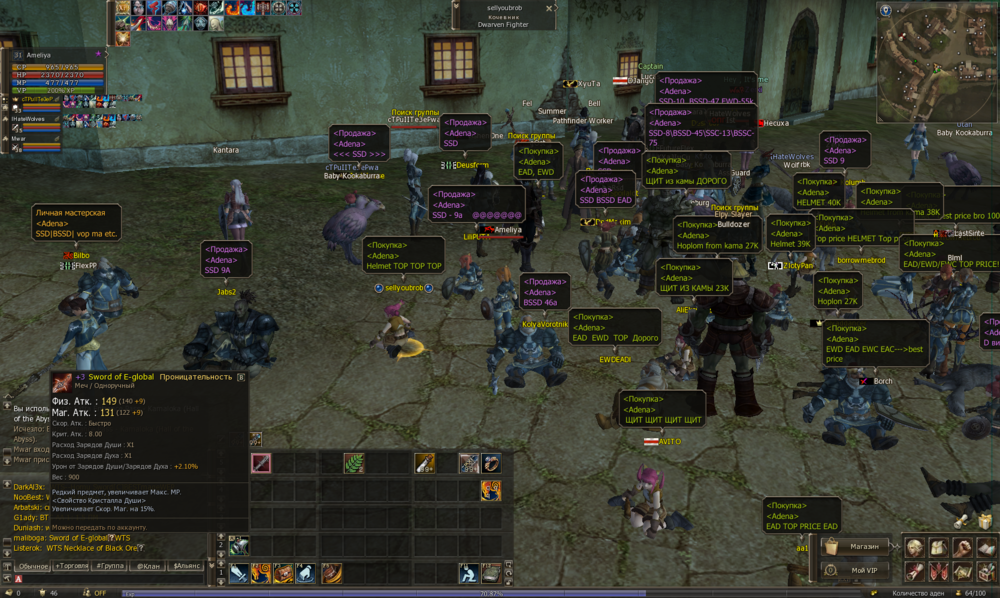The height and width of the screenshot is (598, 1000).
Task: Open the Мой VIP panel
Action: click(858, 570)
